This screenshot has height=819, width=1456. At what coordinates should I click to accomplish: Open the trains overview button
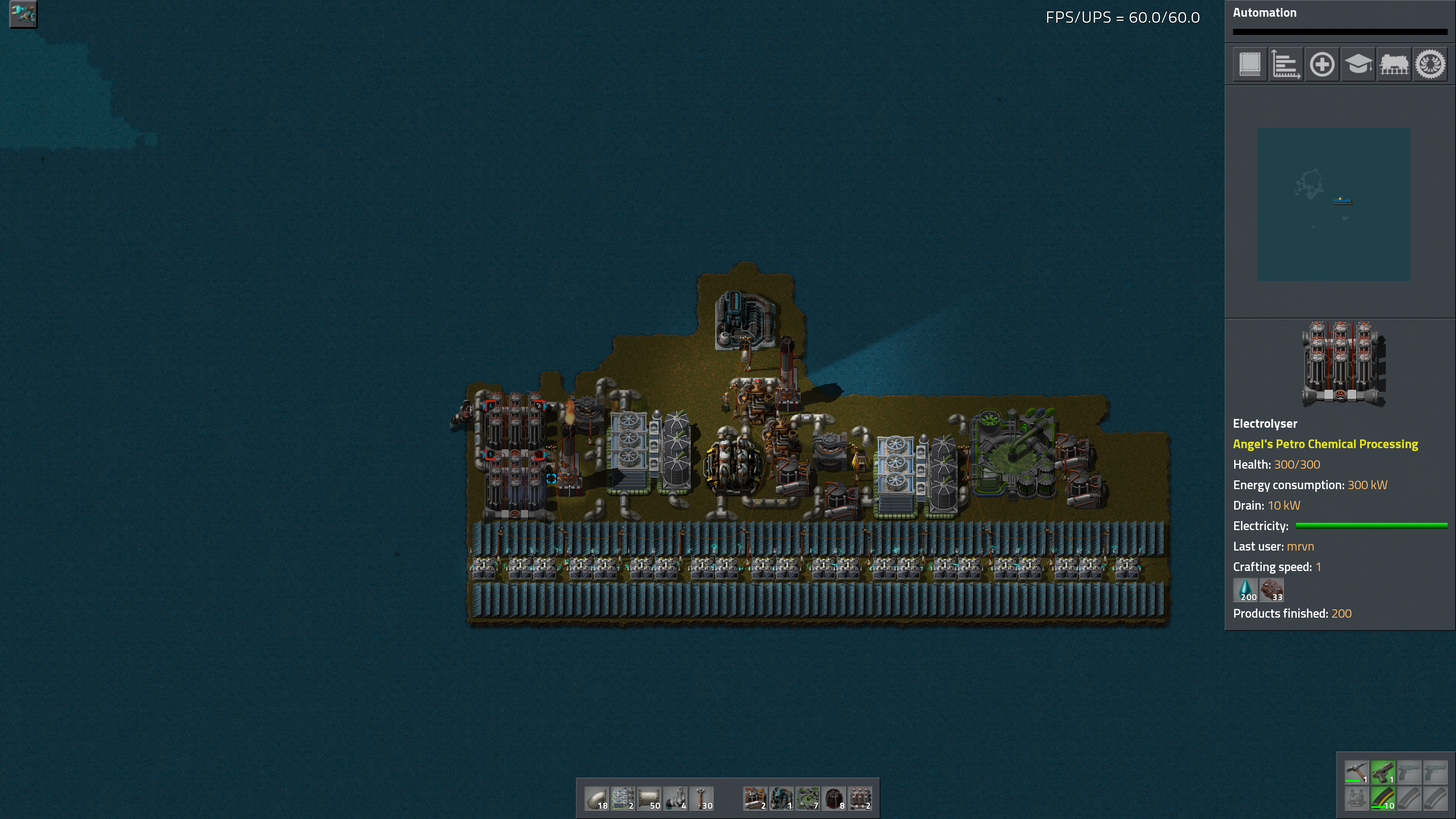(1395, 64)
